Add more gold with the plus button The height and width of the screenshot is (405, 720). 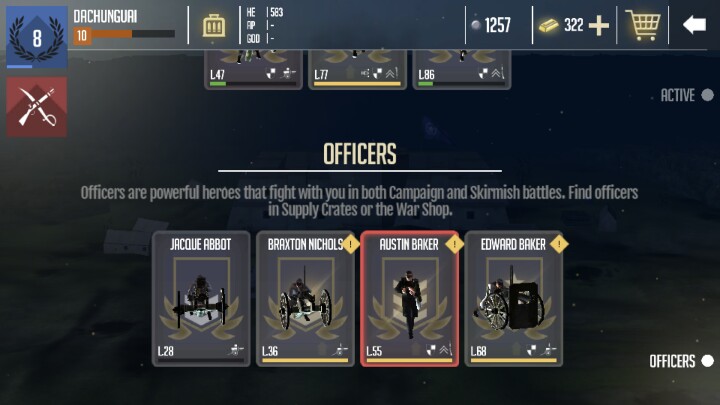pos(599,25)
